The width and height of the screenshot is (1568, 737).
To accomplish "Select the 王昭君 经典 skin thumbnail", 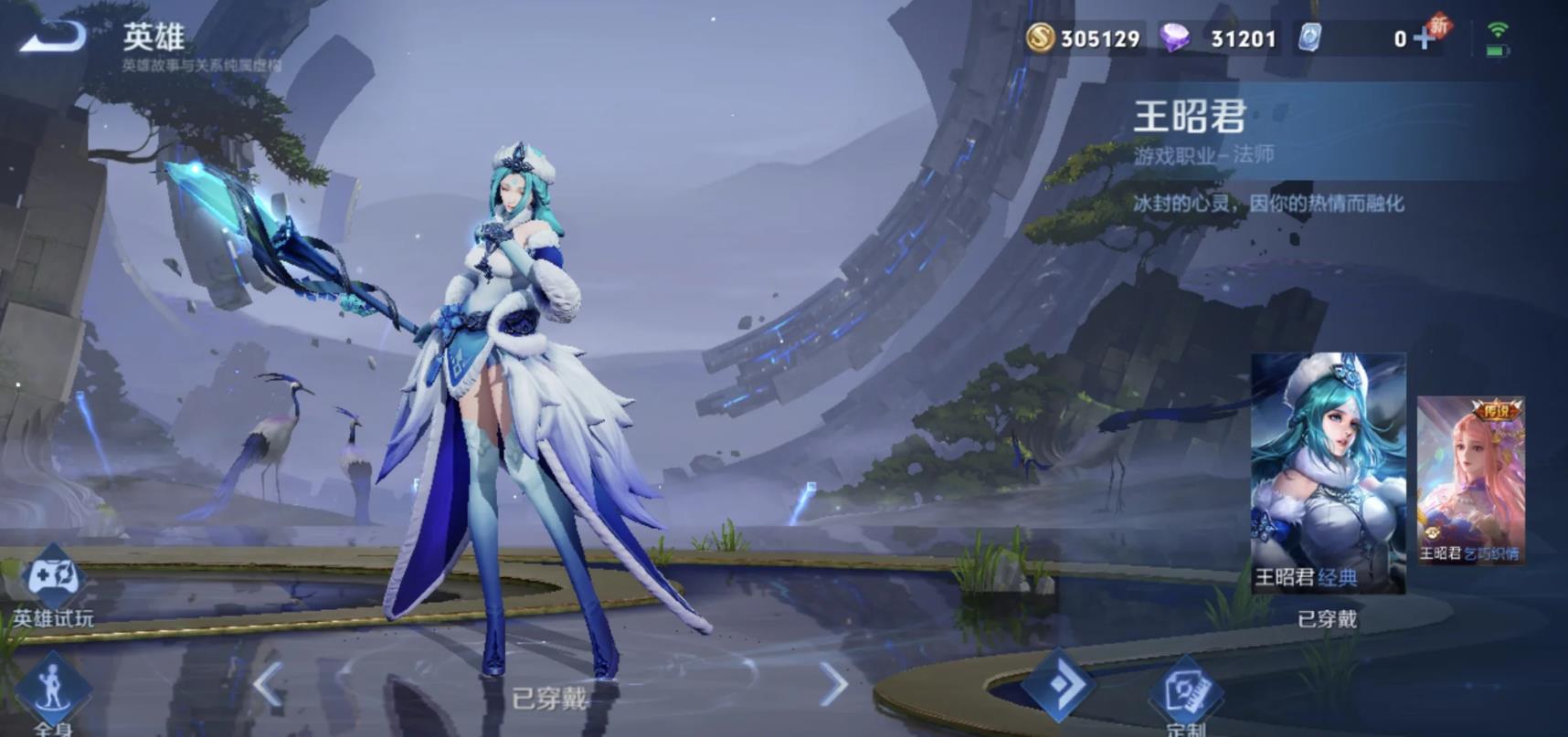I will pyautogui.click(x=1328, y=472).
